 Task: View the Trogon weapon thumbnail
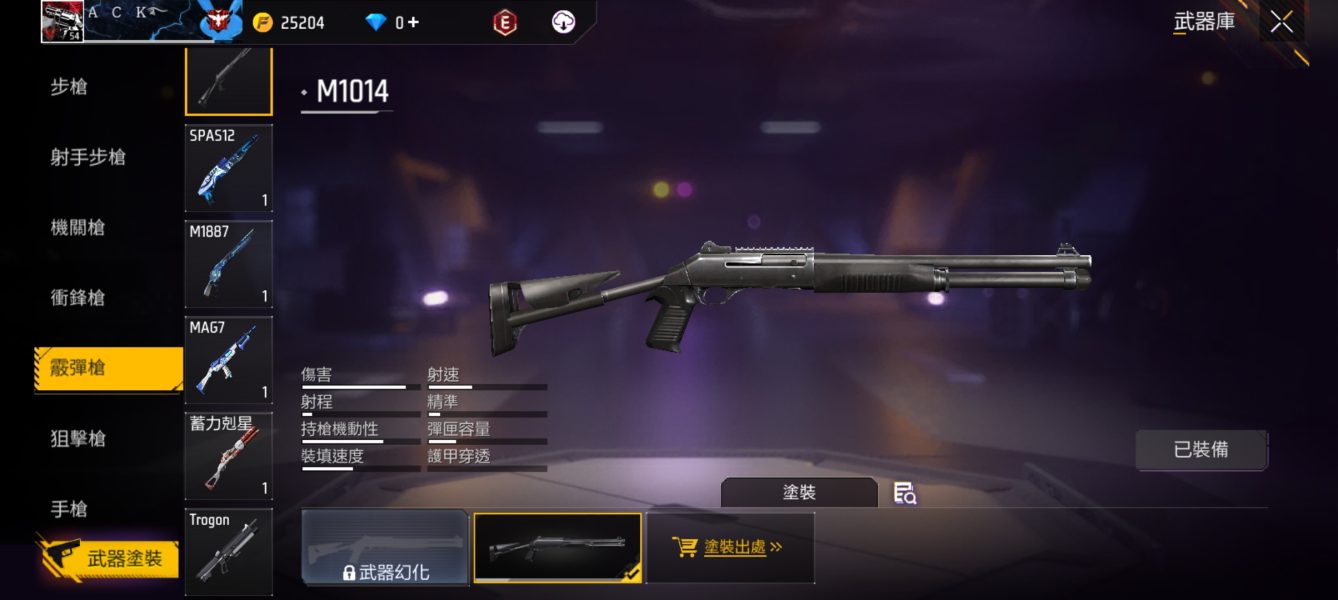point(228,551)
